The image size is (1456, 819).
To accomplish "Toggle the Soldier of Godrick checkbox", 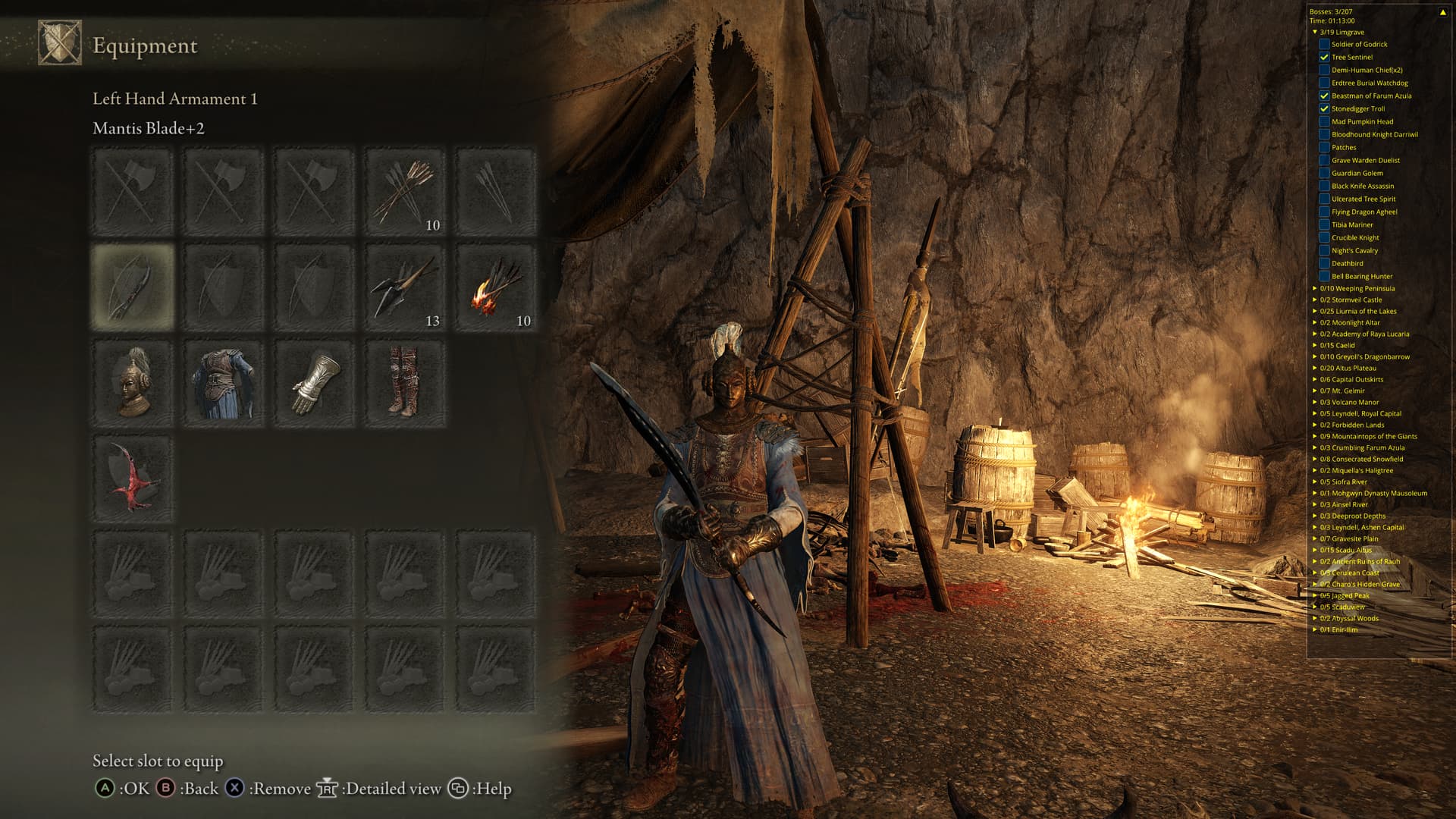I will (x=1324, y=44).
